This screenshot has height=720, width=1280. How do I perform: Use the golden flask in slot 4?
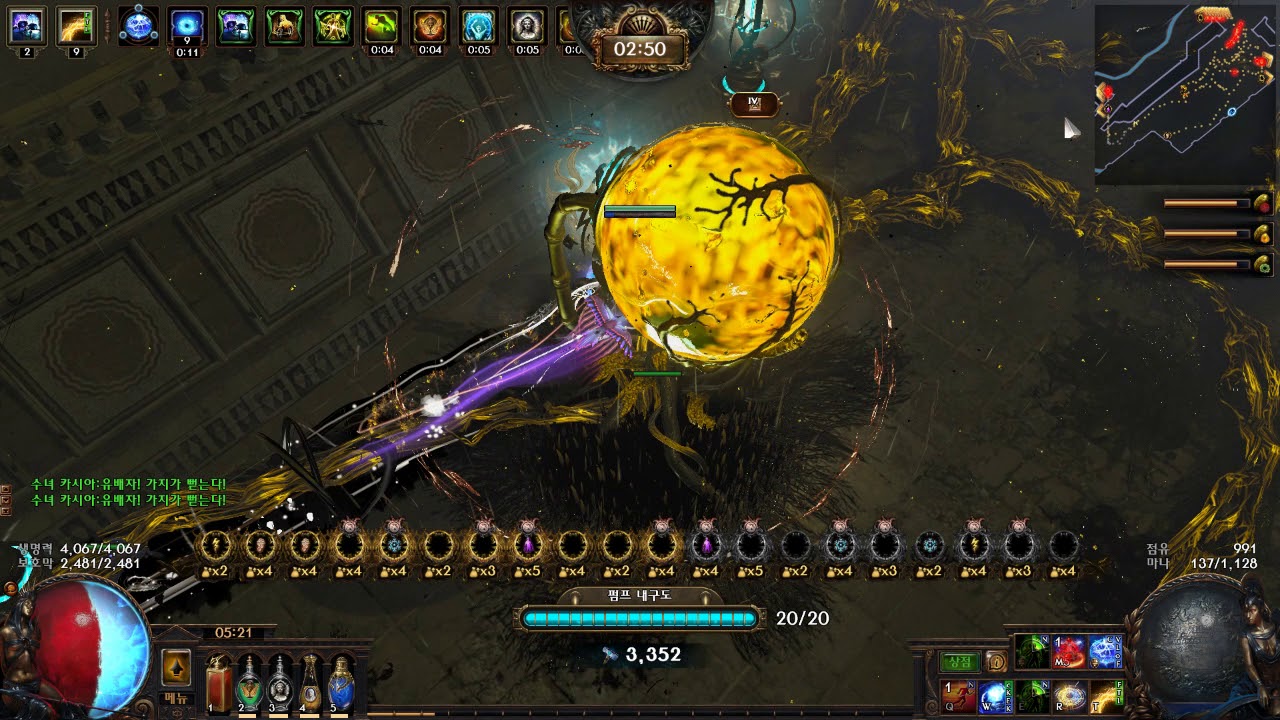[311, 684]
